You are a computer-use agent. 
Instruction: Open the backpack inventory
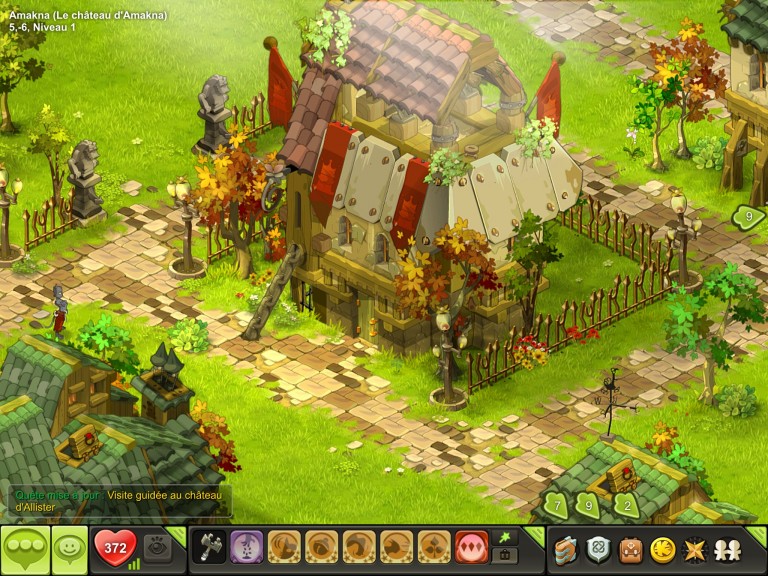coord(630,548)
